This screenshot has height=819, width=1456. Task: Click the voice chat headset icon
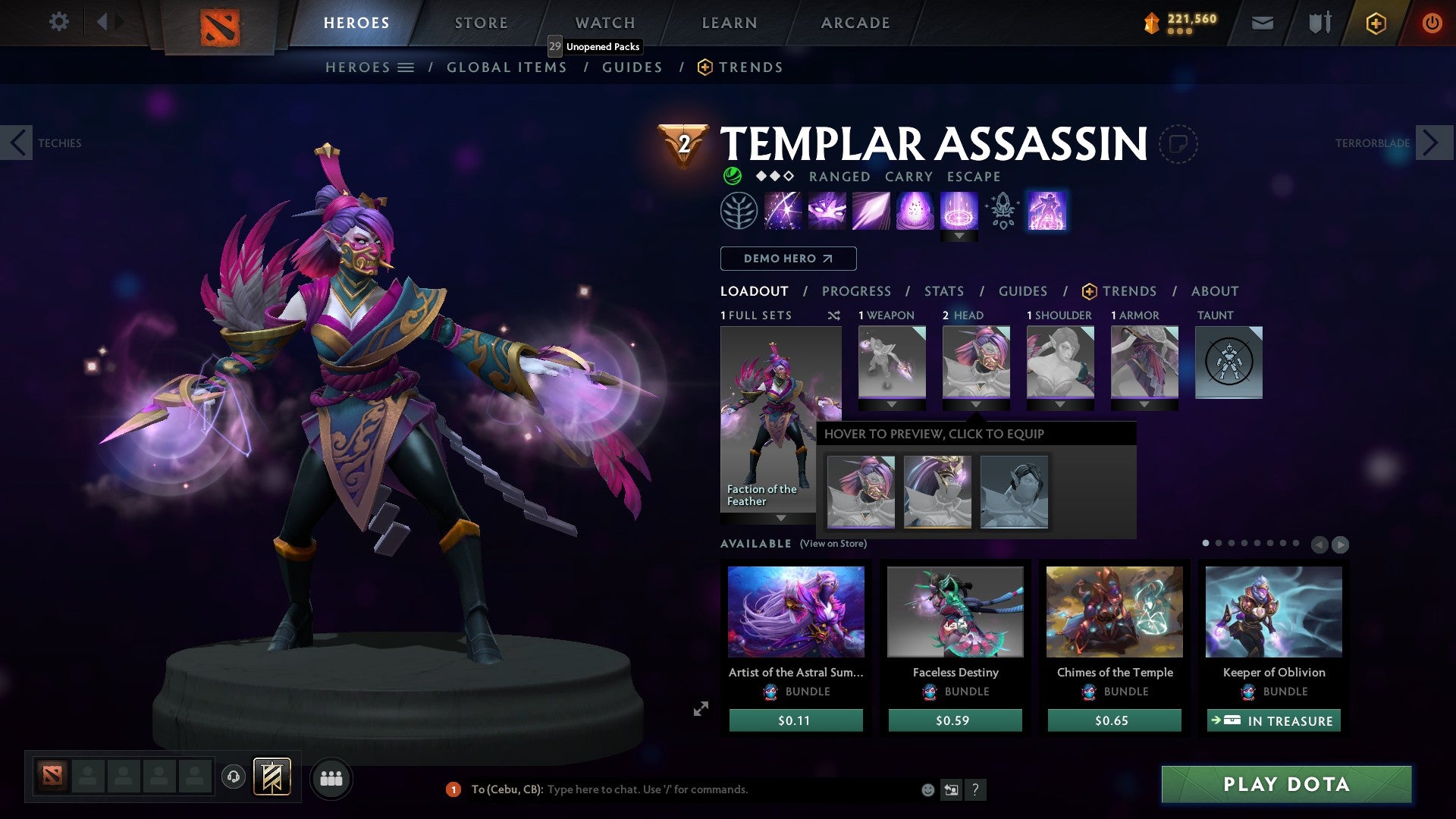point(233,777)
